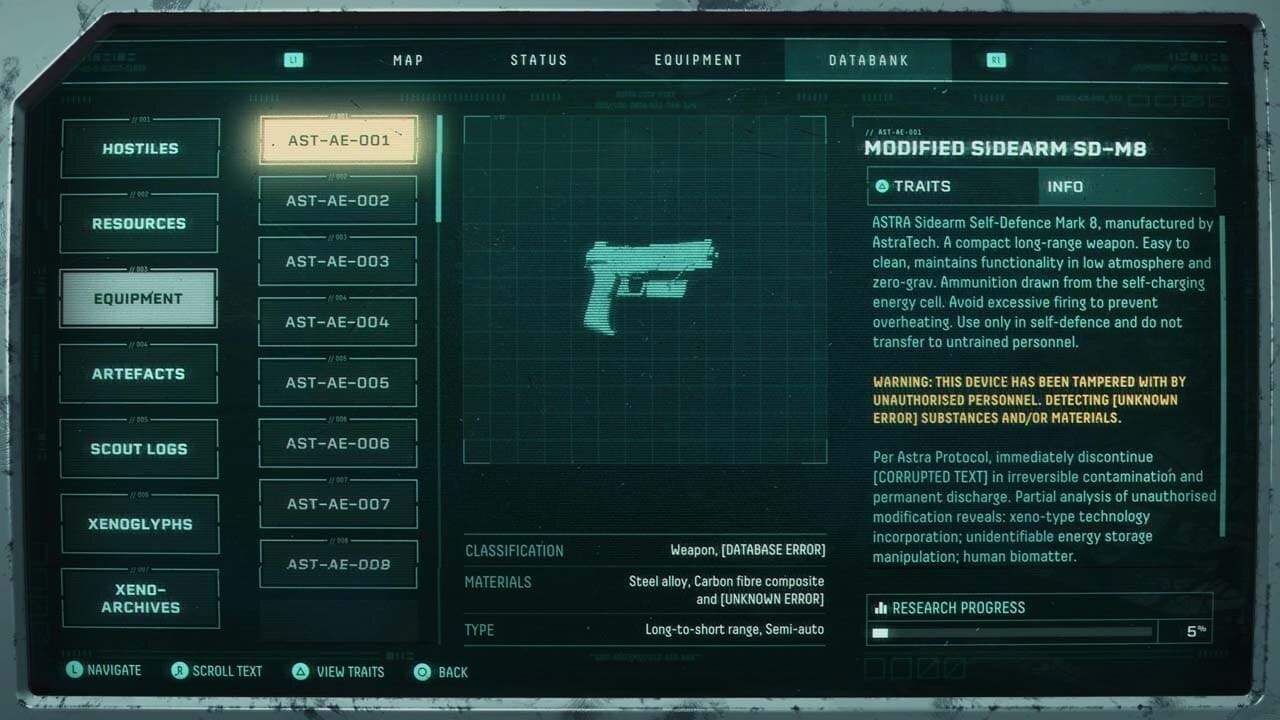Select the Scout Logs category

(x=139, y=448)
